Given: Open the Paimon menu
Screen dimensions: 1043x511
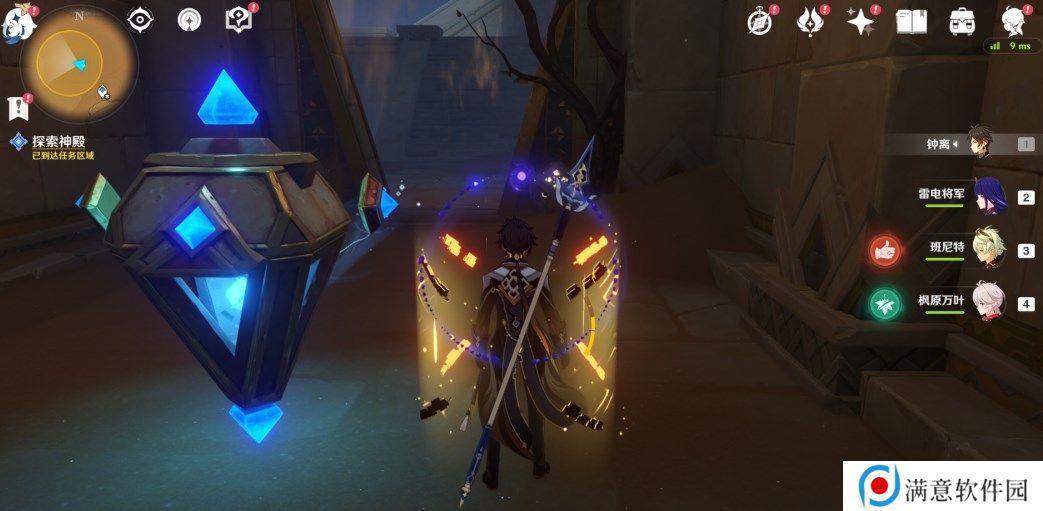Looking at the screenshot, I should point(18,24).
